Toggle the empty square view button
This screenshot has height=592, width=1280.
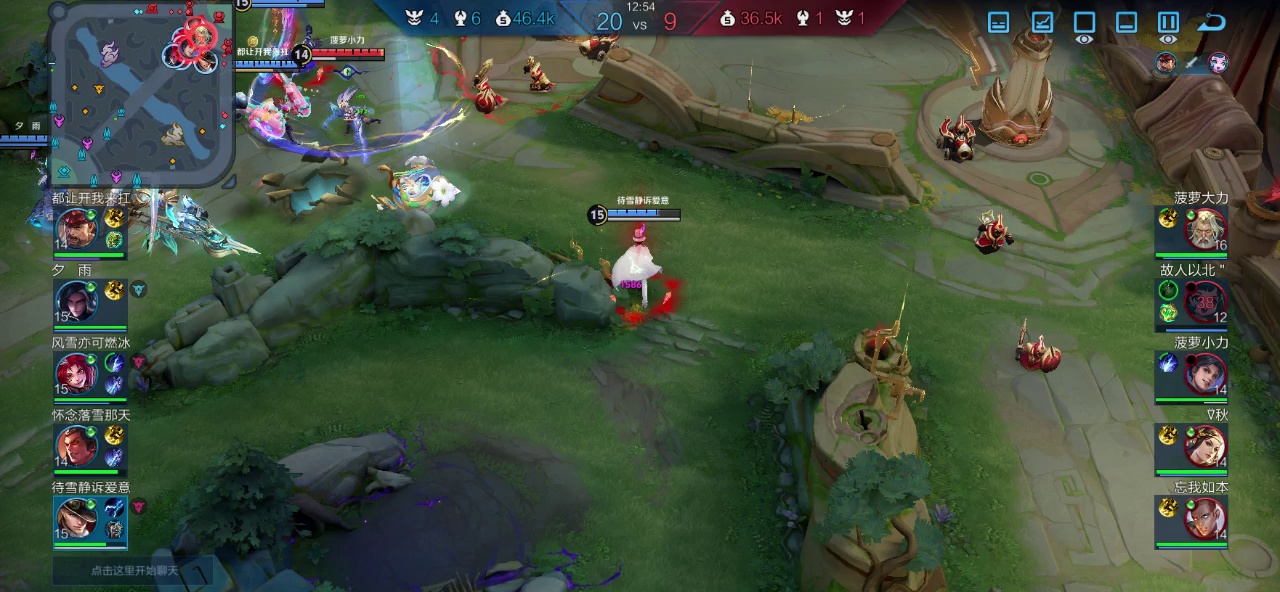pos(1084,22)
